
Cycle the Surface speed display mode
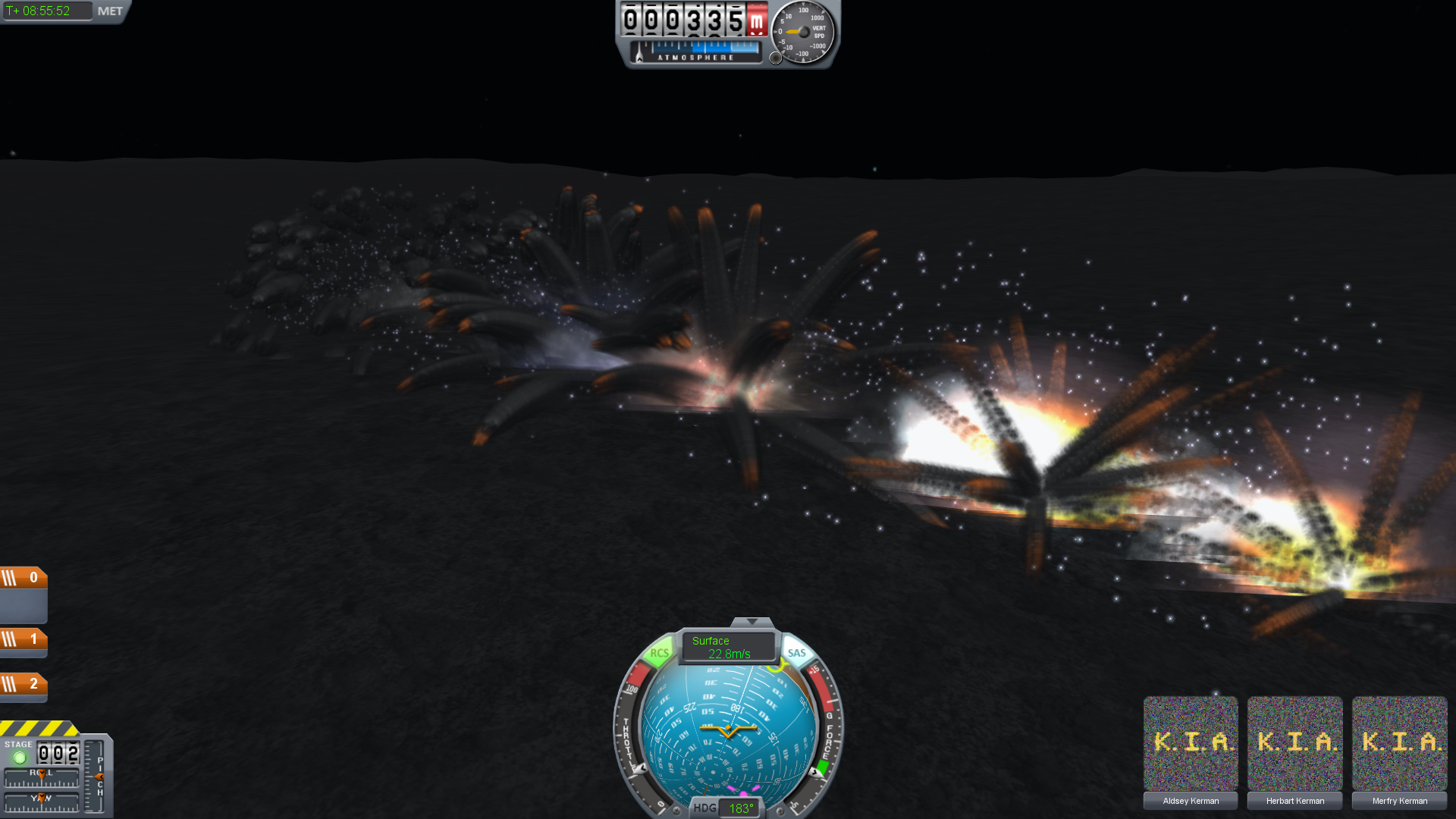pos(727,647)
